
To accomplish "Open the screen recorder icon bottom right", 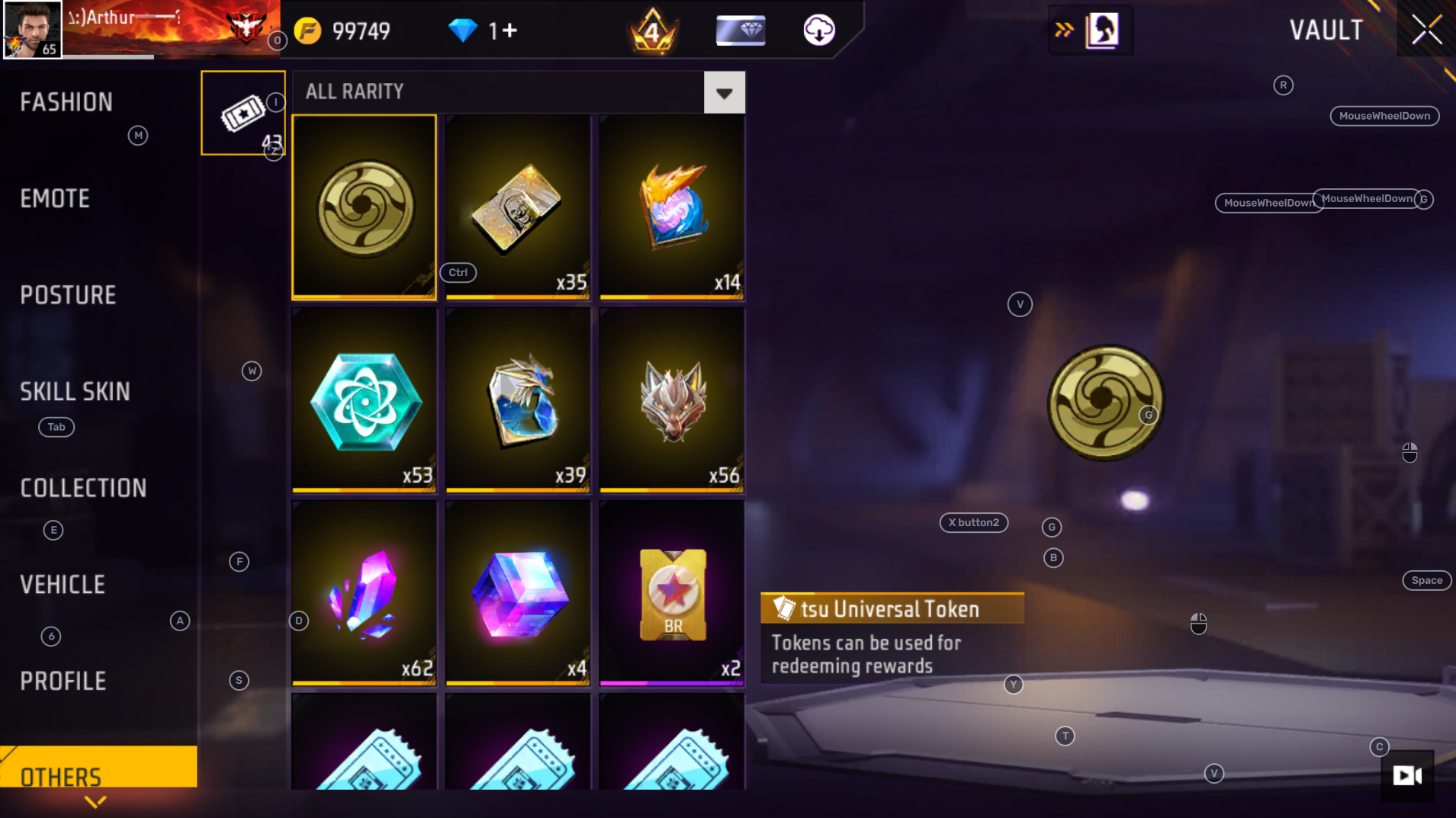I will tap(1408, 776).
